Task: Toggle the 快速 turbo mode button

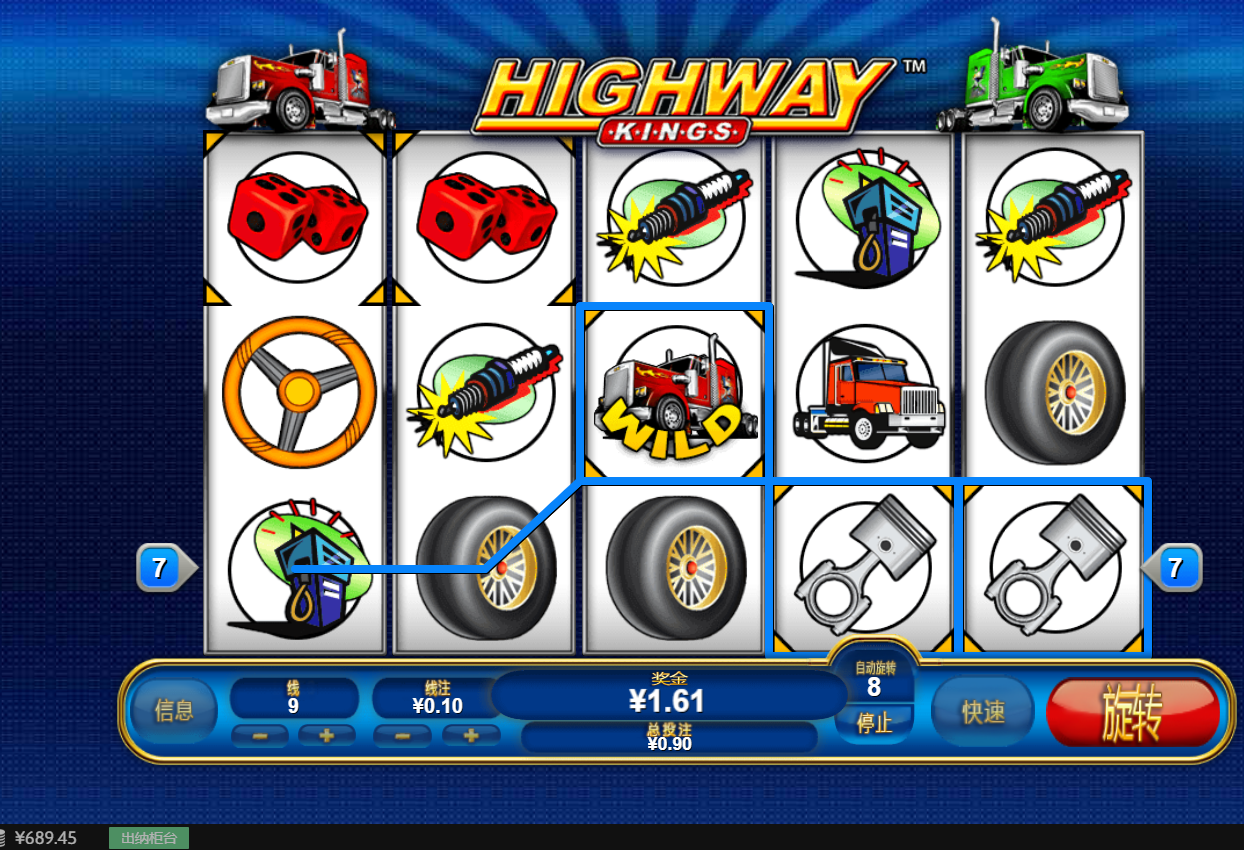Action: point(982,711)
